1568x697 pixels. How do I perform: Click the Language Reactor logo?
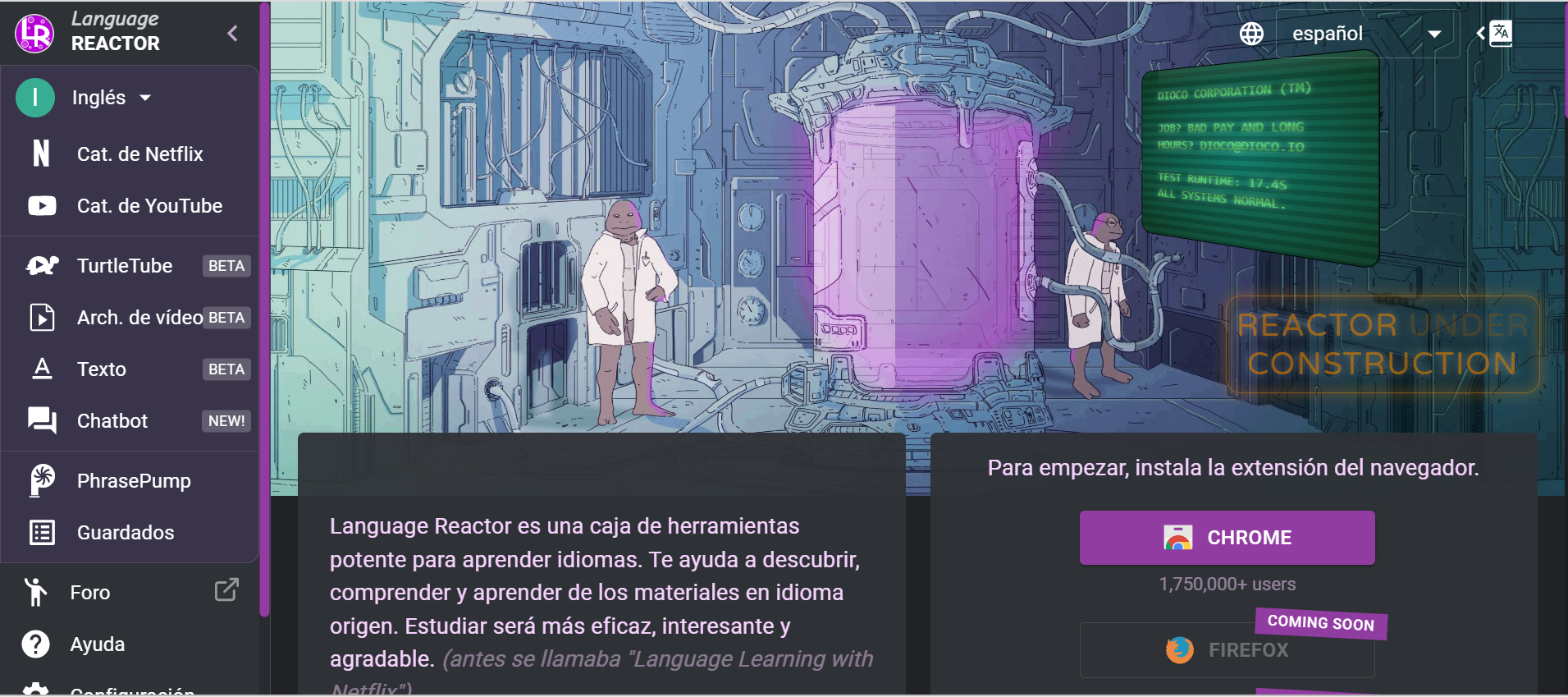tap(34, 33)
